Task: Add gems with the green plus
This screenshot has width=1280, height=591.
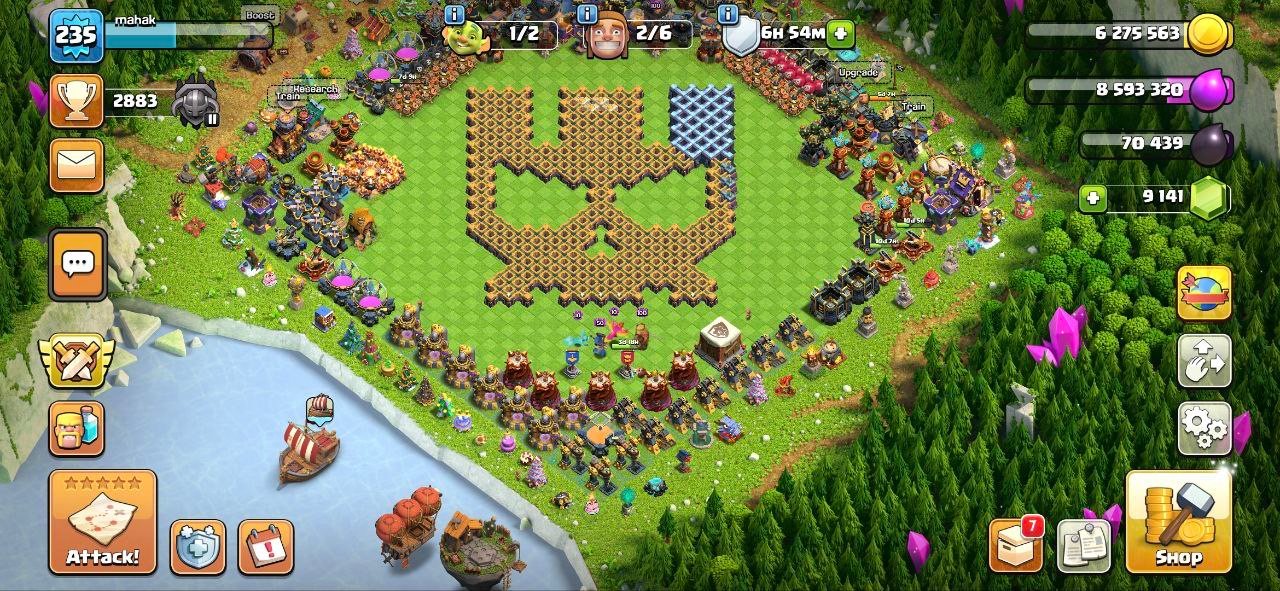Action: (1093, 198)
